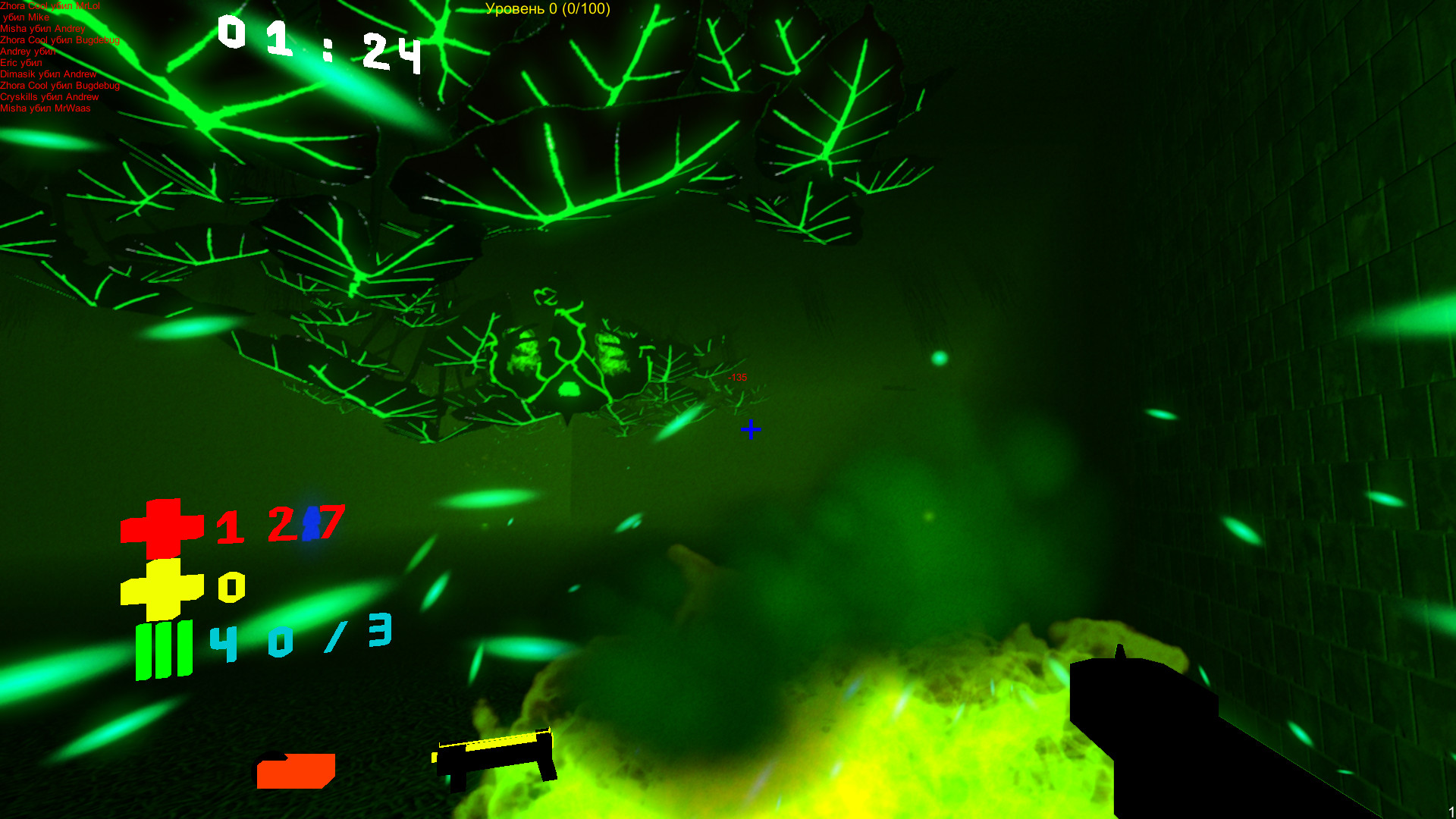Click the Cryskills убил Andrew kill message

(49, 97)
